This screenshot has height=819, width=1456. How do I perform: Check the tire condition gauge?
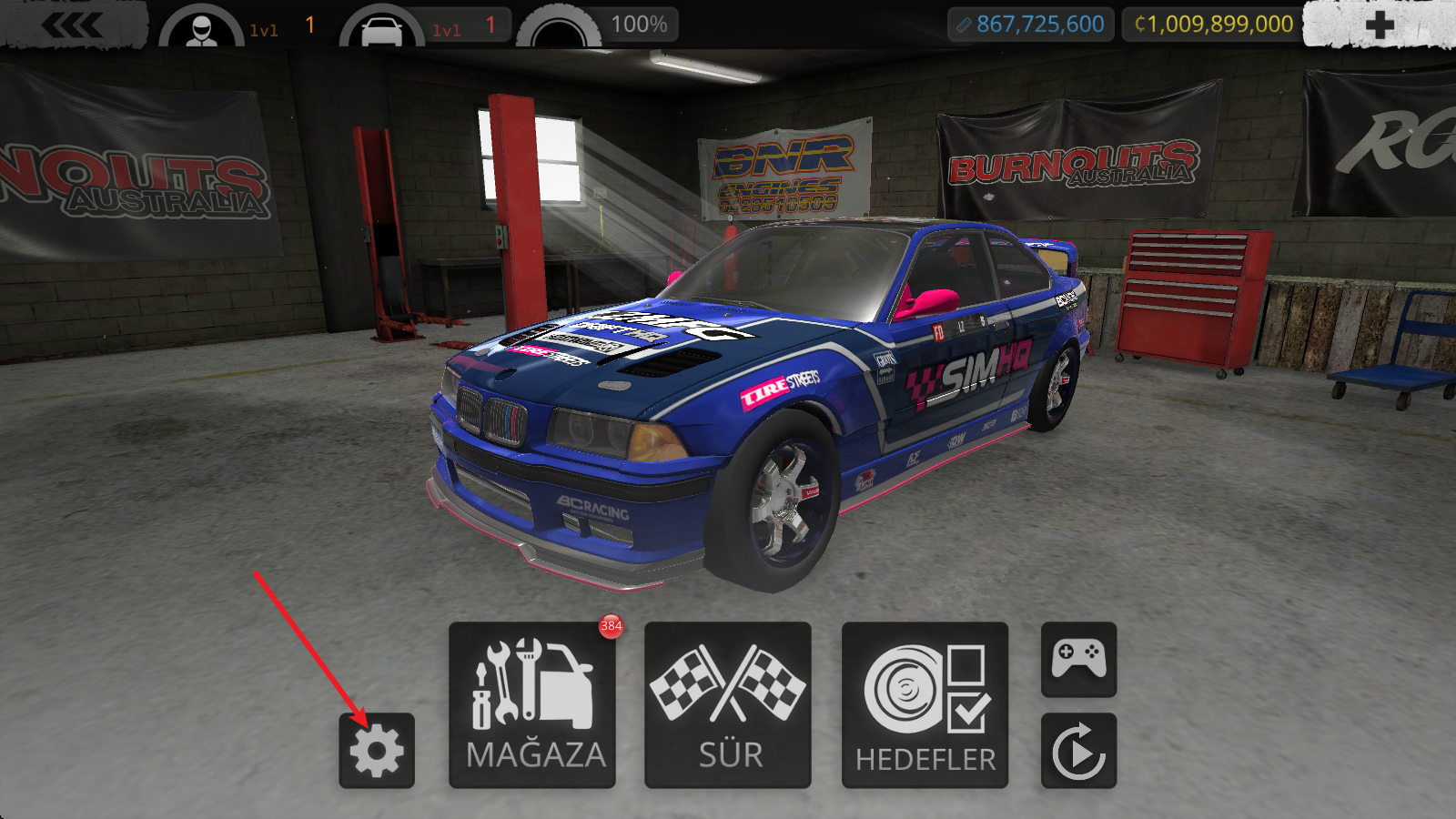click(x=559, y=28)
